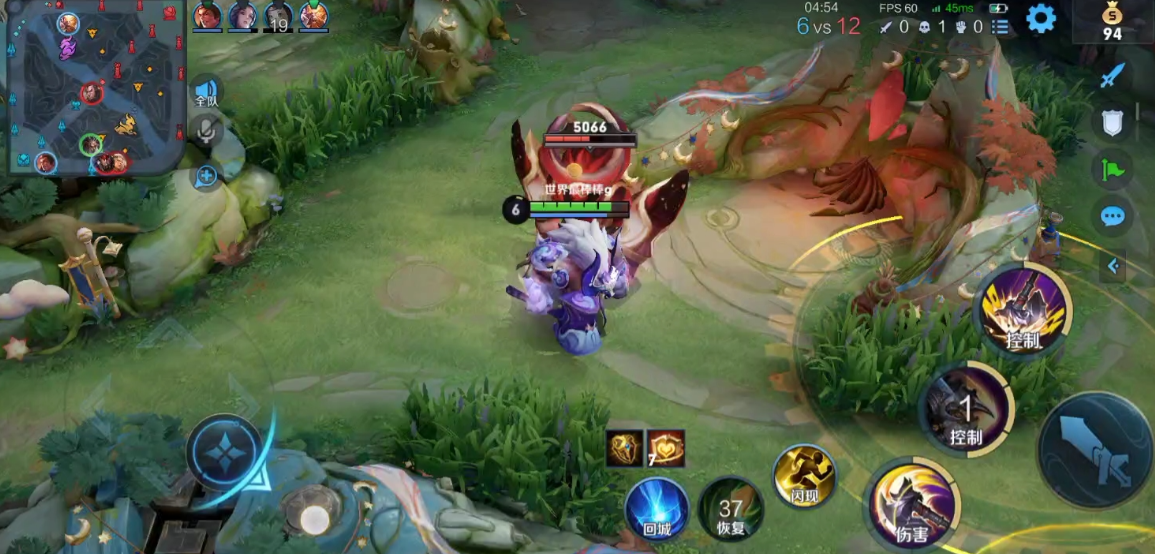Screen dimensions: 1155x554
Task: Tap the battlefield minimap
Action: [x=95, y=89]
